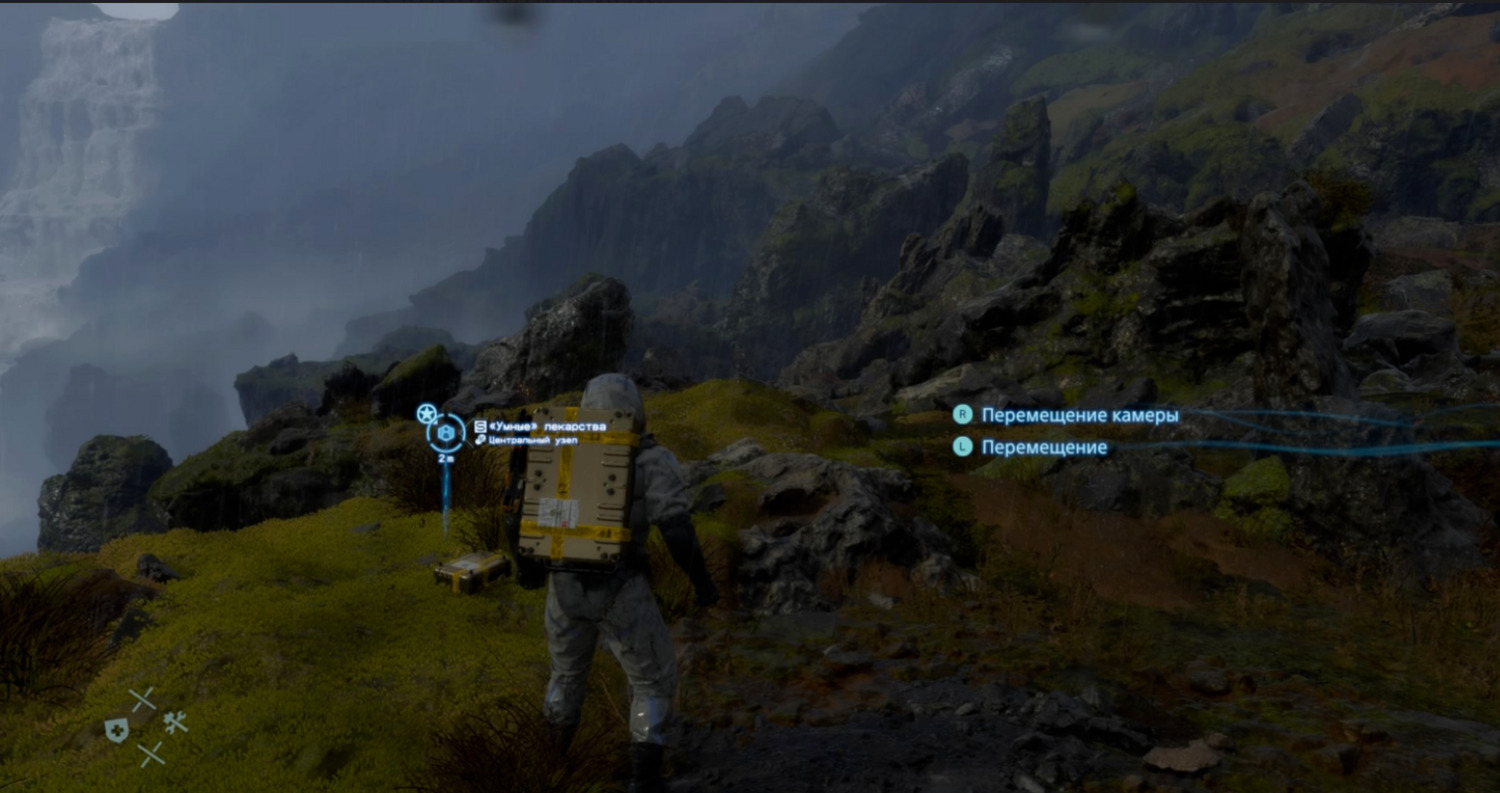Open the gear and wrench tools icon
Image resolution: width=1500 pixels, height=793 pixels.
tap(176, 721)
